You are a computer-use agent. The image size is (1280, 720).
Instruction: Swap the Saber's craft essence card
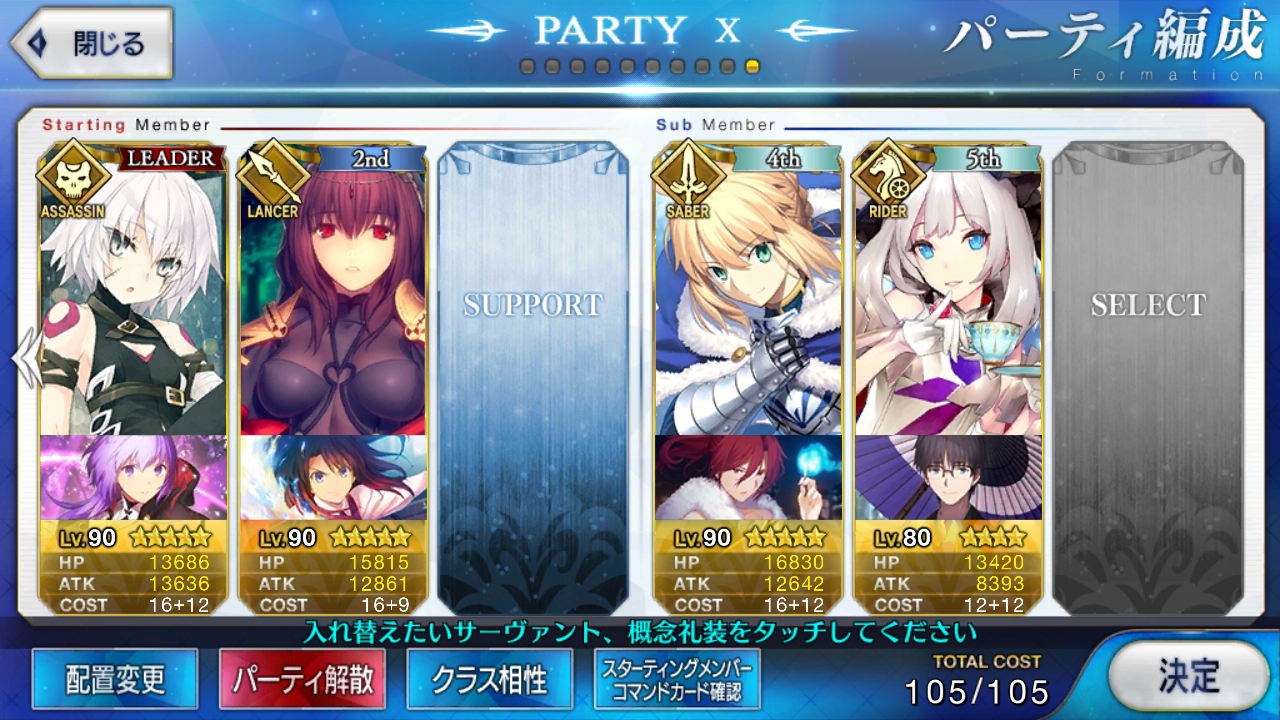coord(748,478)
